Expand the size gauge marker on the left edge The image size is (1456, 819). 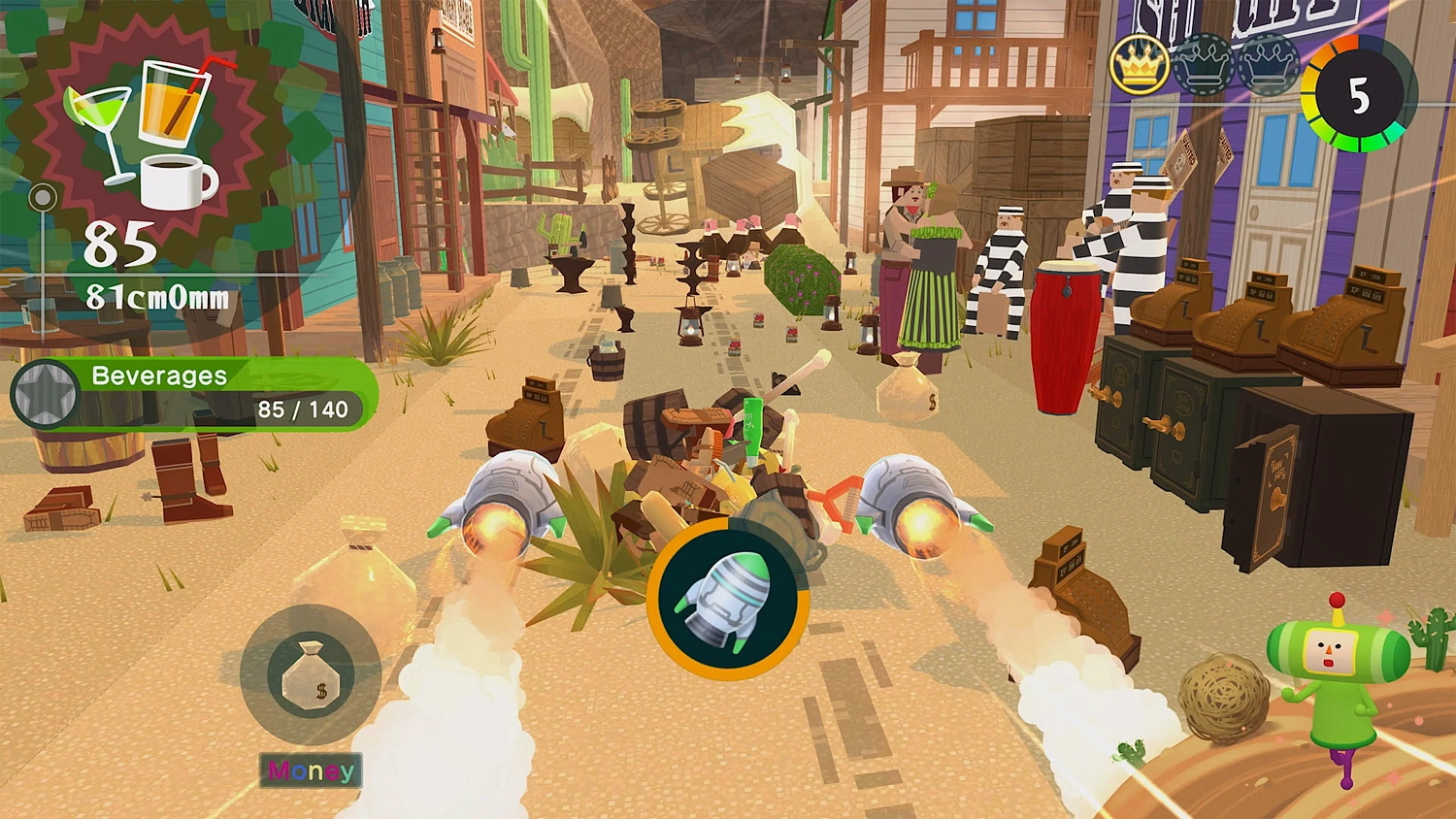coord(41,197)
